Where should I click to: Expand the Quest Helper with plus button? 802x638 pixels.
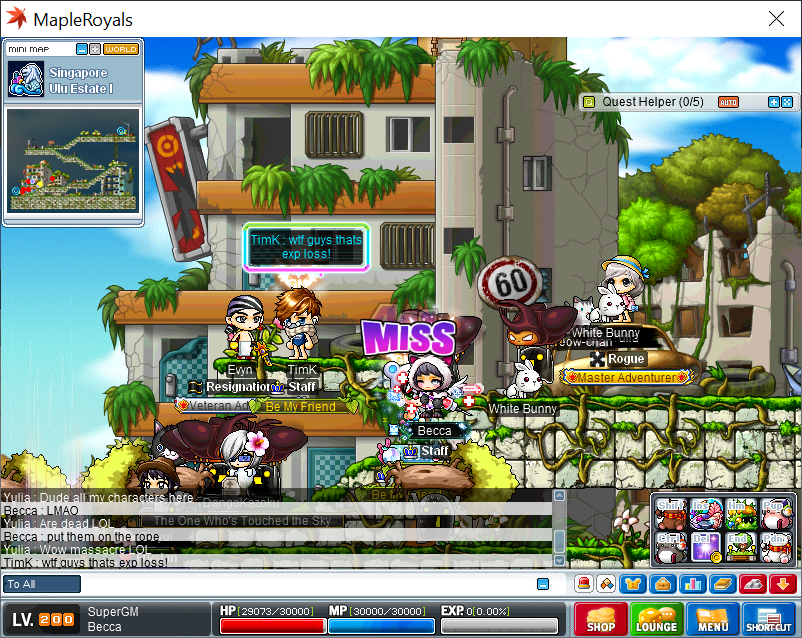(x=773, y=102)
